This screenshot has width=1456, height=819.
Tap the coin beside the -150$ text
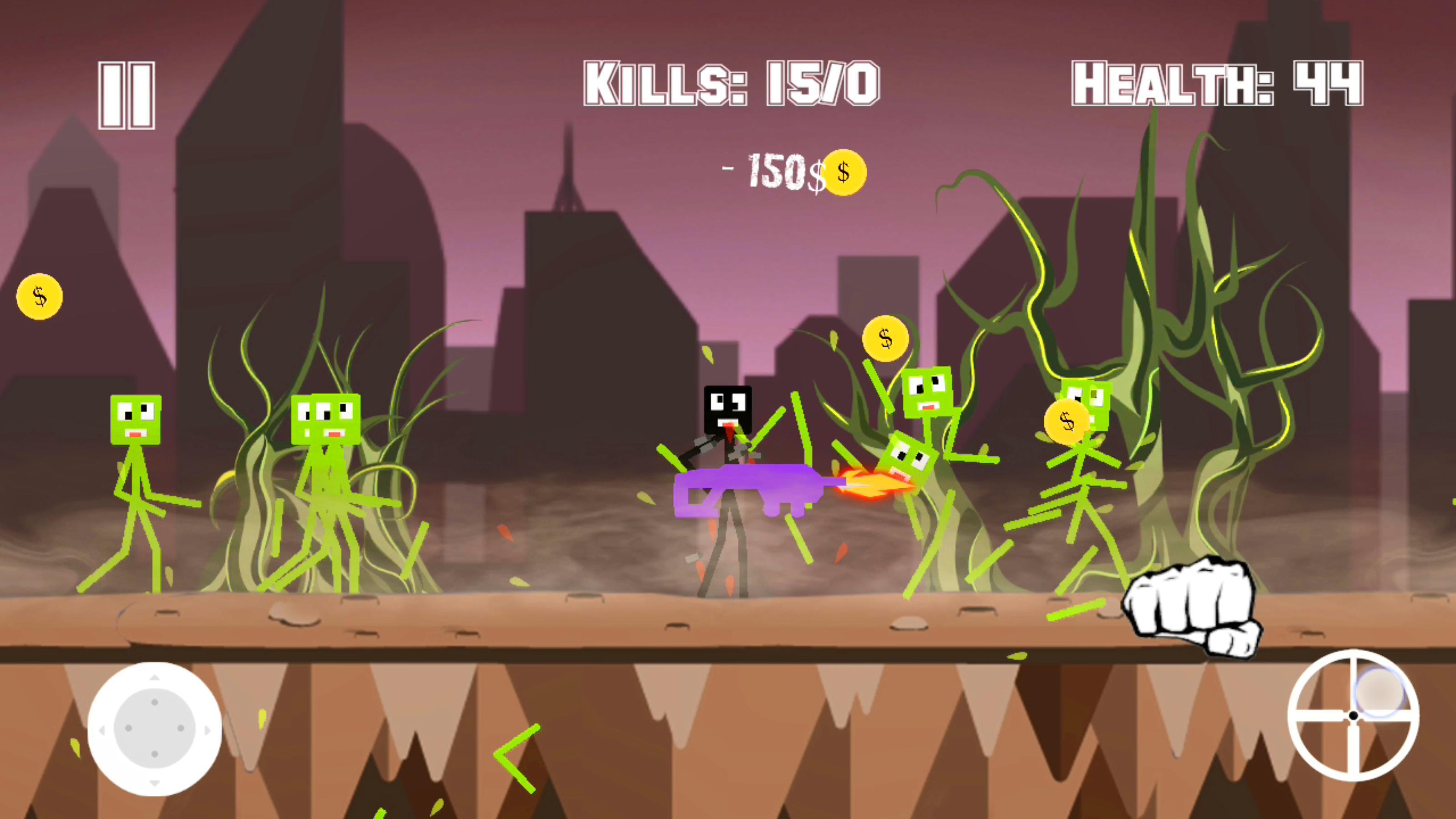[844, 172]
